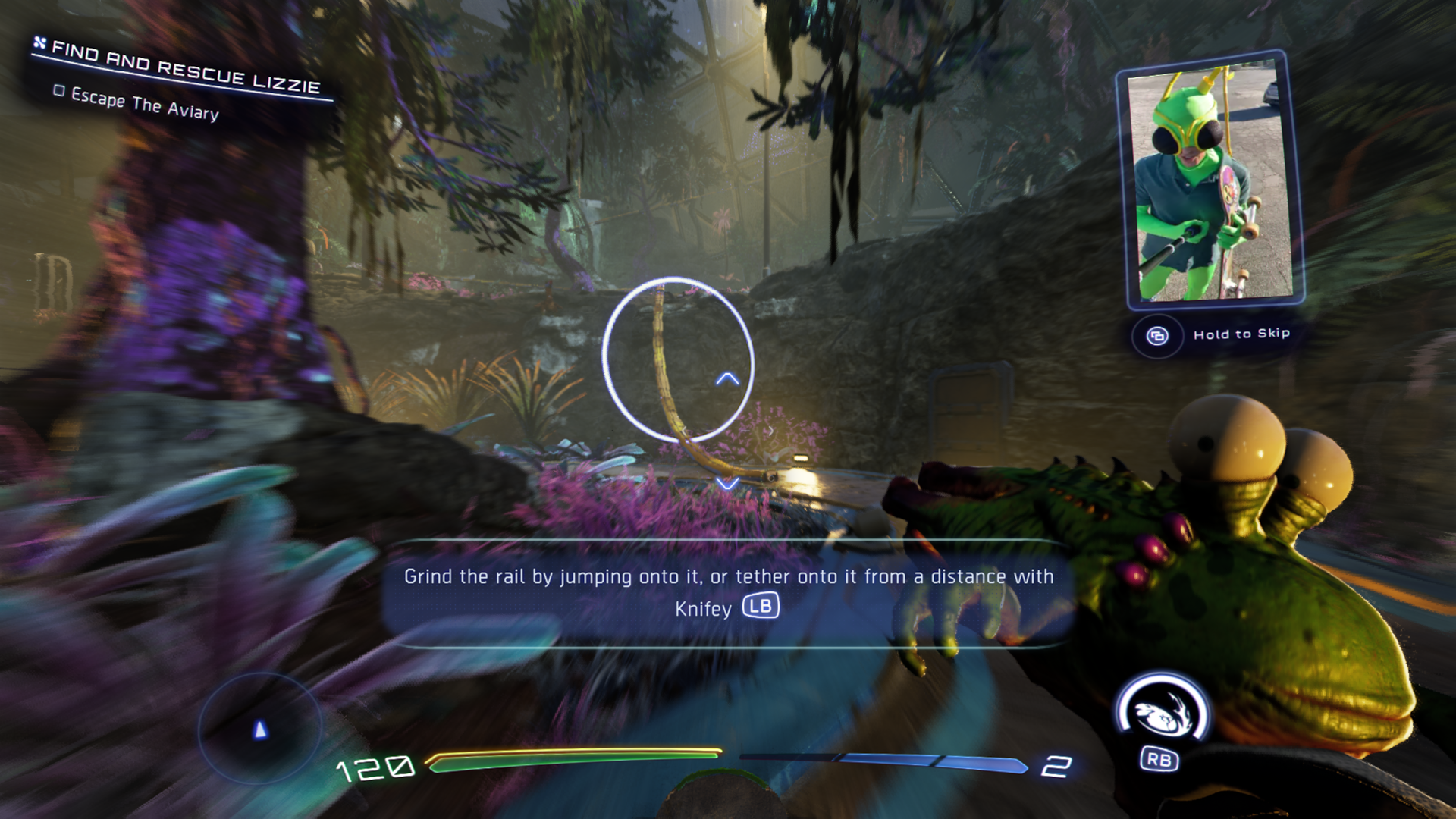Click the circular compass radar
Image resolution: width=1456 pixels, height=819 pixels.
click(x=260, y=730)
